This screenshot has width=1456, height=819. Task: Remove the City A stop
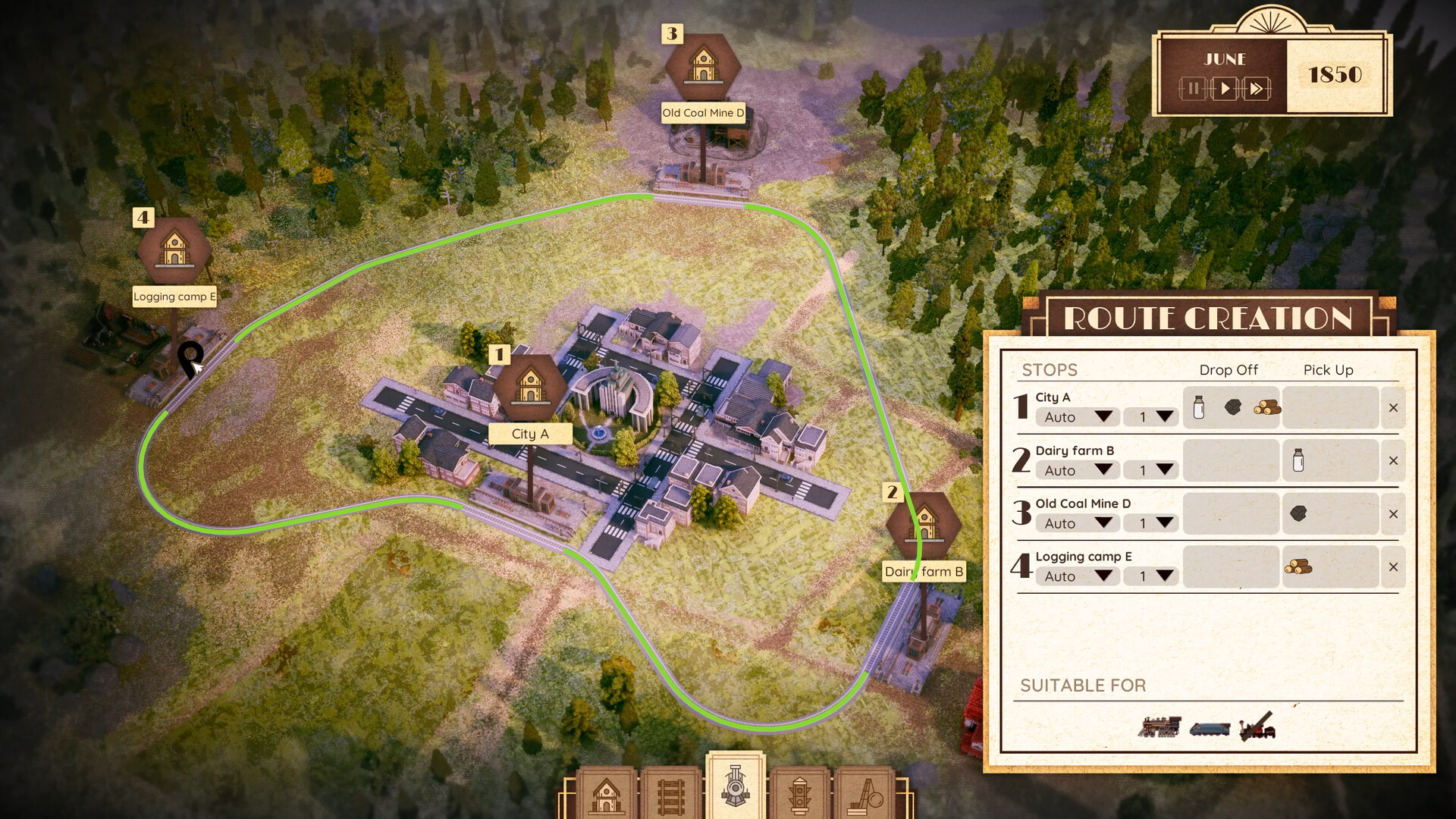click(1393, 408)
